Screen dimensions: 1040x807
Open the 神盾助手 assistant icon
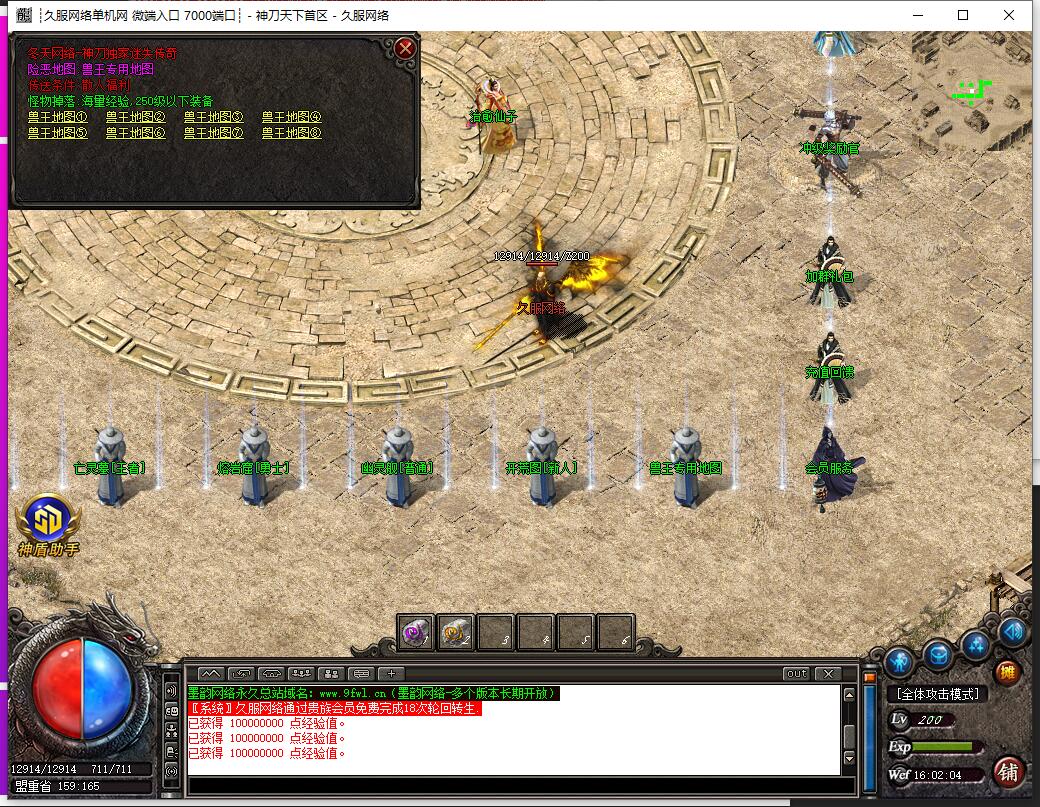(48, 521)
